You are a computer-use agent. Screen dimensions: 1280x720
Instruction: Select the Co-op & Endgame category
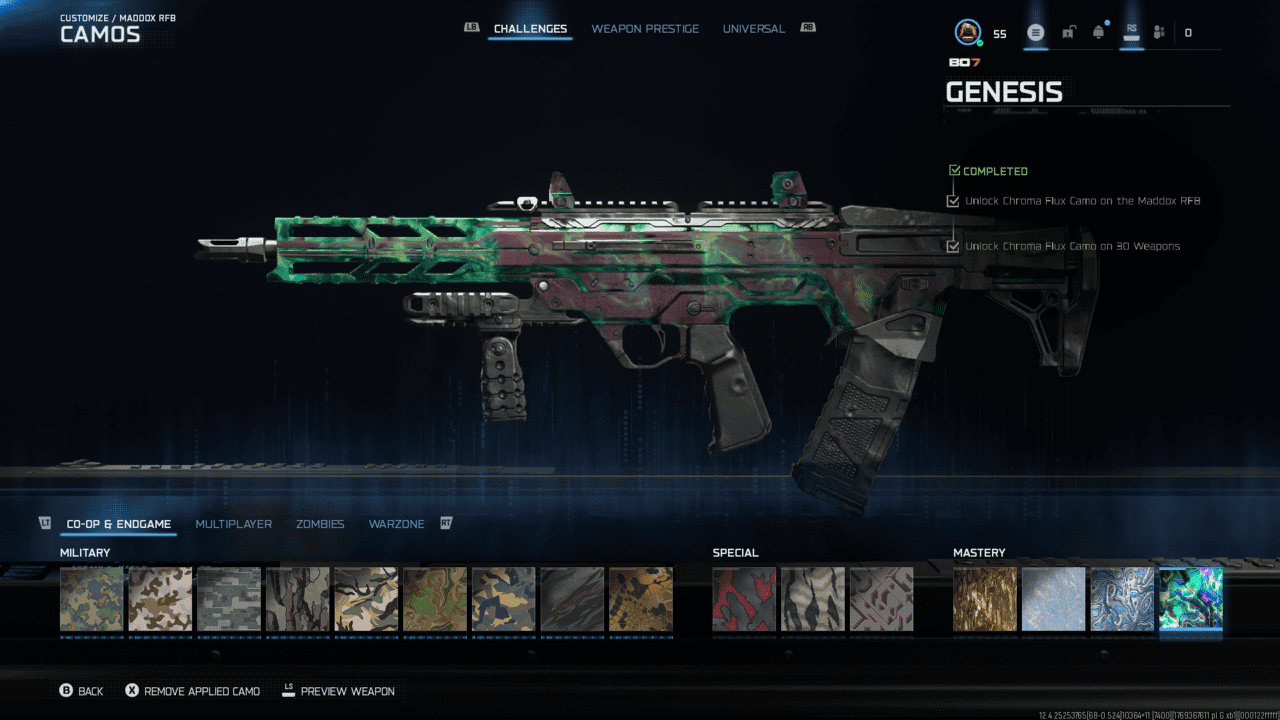118,524
